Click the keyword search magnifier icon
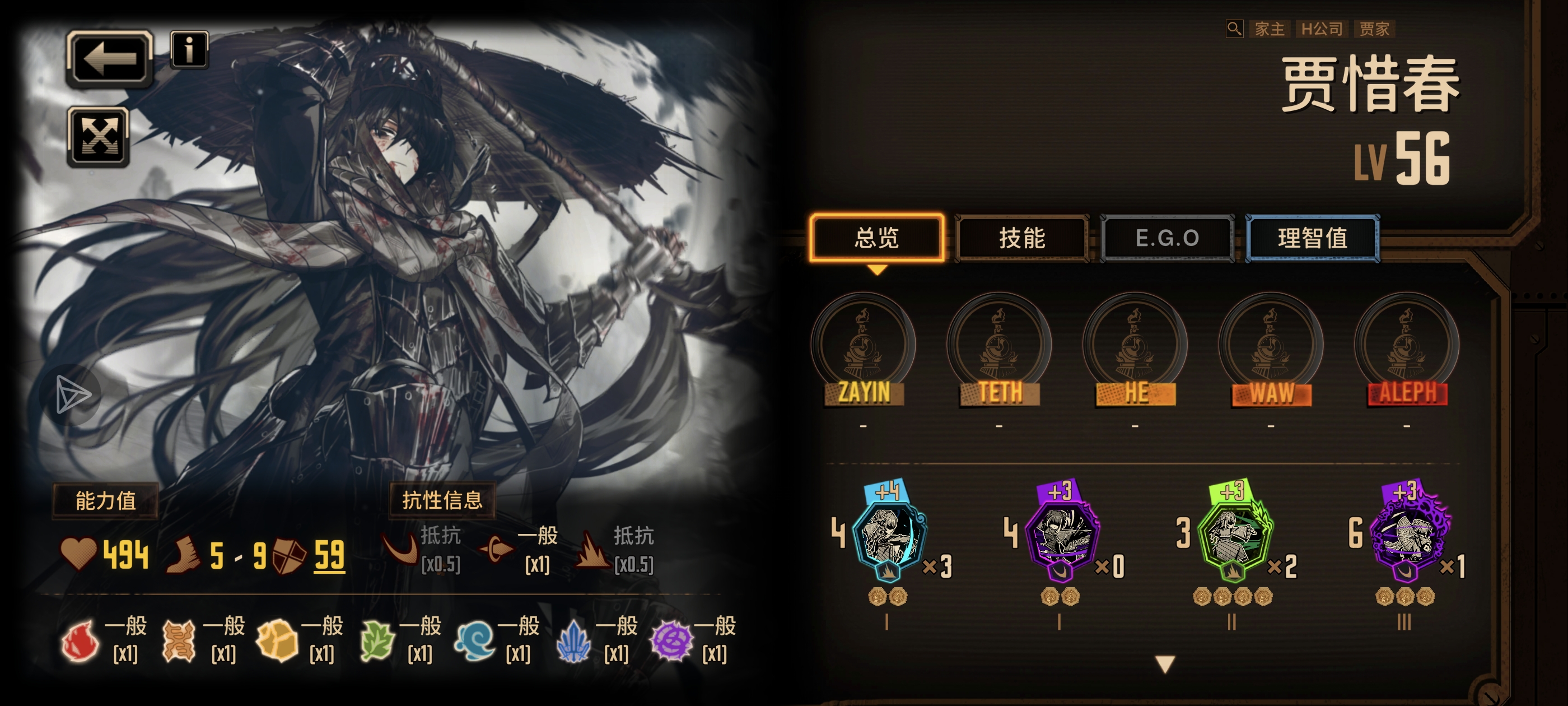 [1234, 29]
